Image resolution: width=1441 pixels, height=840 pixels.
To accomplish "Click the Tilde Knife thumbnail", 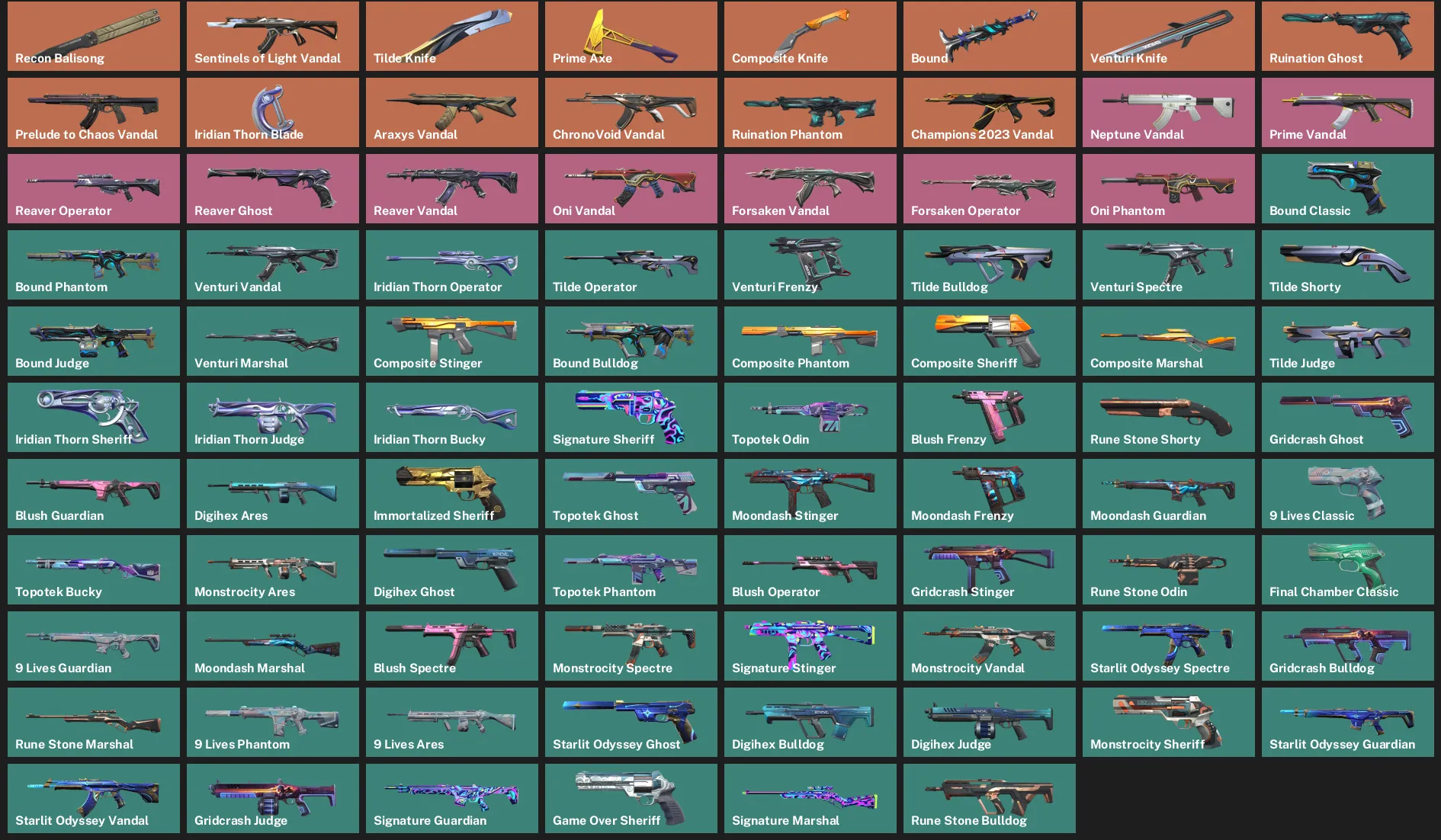I will click(x=451, y=36).
